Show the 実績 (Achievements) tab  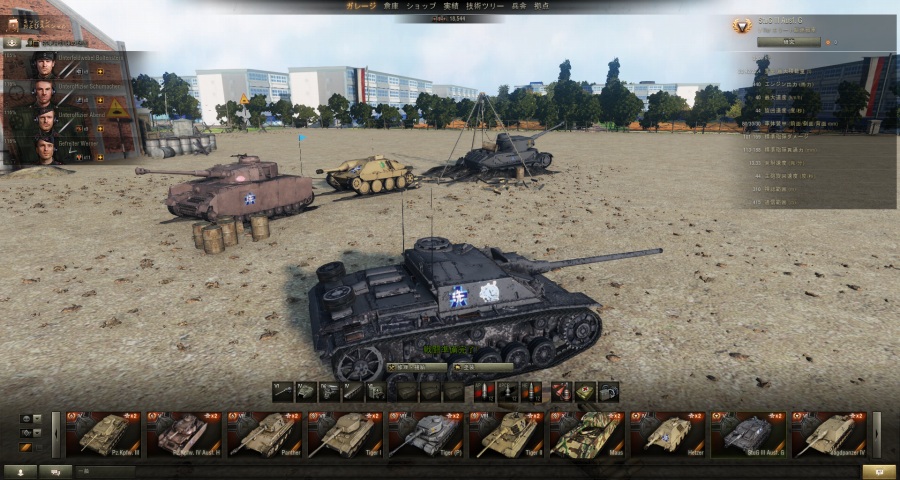[x=451, y=6]
